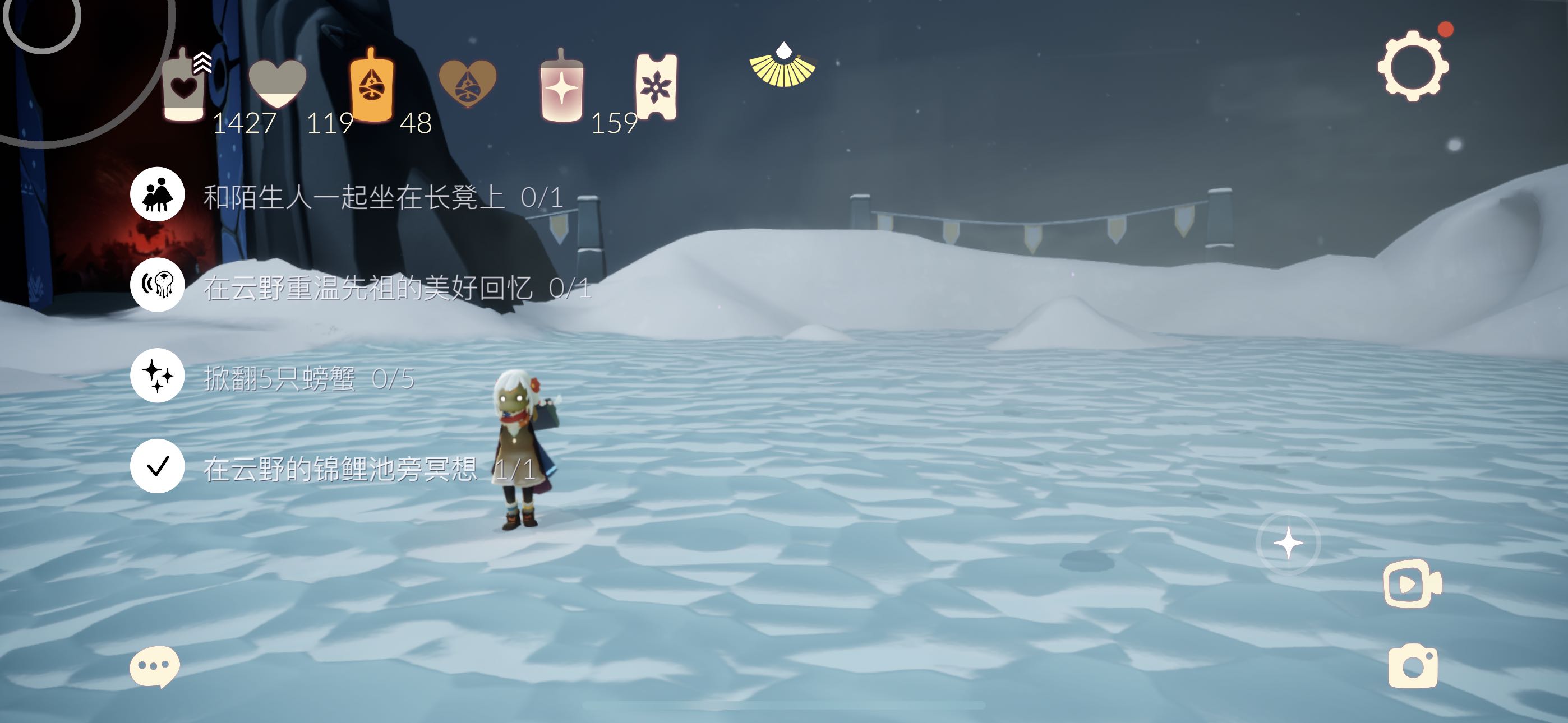Viewport: 1568px width, 723px height.
Task: Take a screenshot with the camera button
Action: click(x=1413, y=666)
